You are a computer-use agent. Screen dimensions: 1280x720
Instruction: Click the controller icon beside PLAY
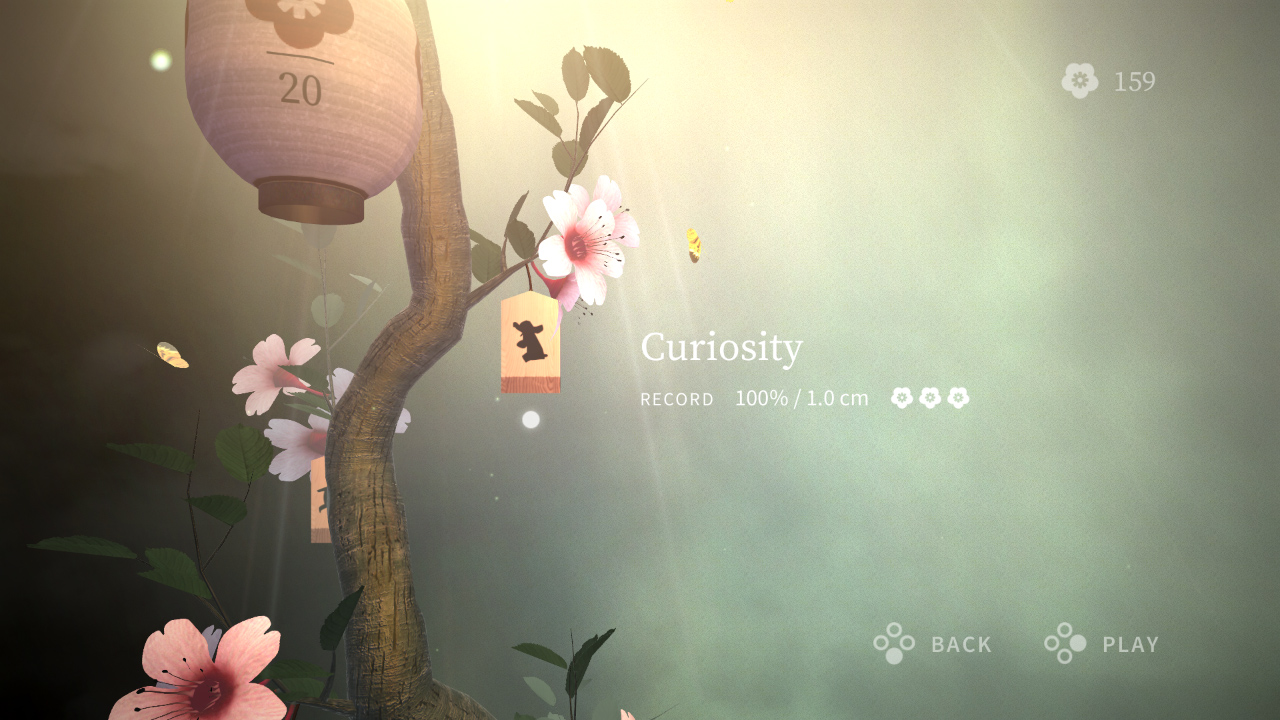[1064, 644]
